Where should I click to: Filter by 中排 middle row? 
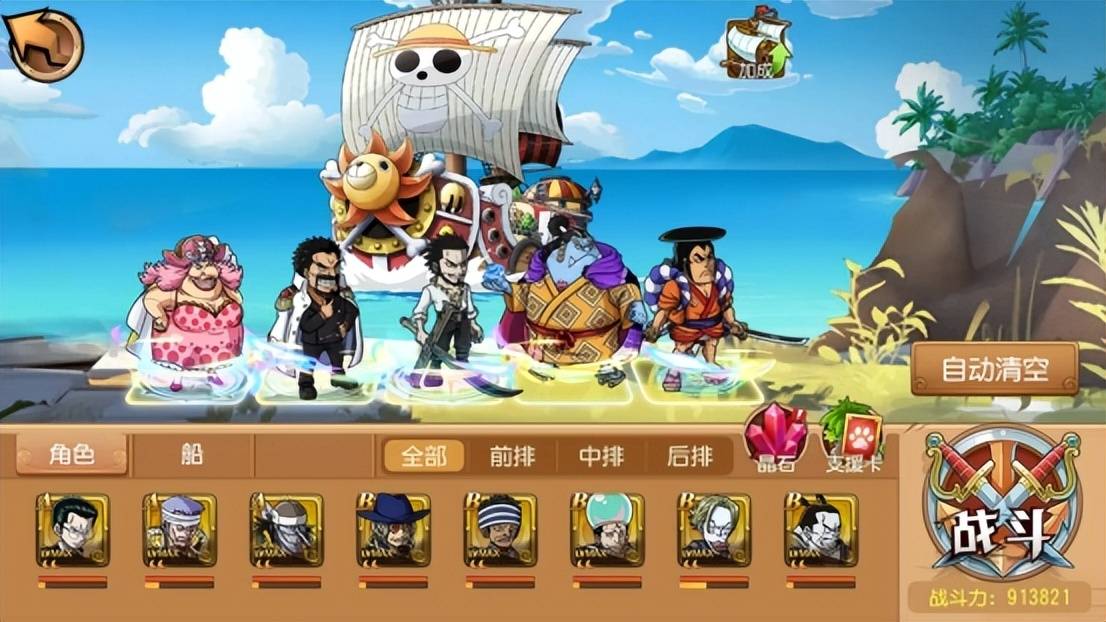(x=601, y=457)
